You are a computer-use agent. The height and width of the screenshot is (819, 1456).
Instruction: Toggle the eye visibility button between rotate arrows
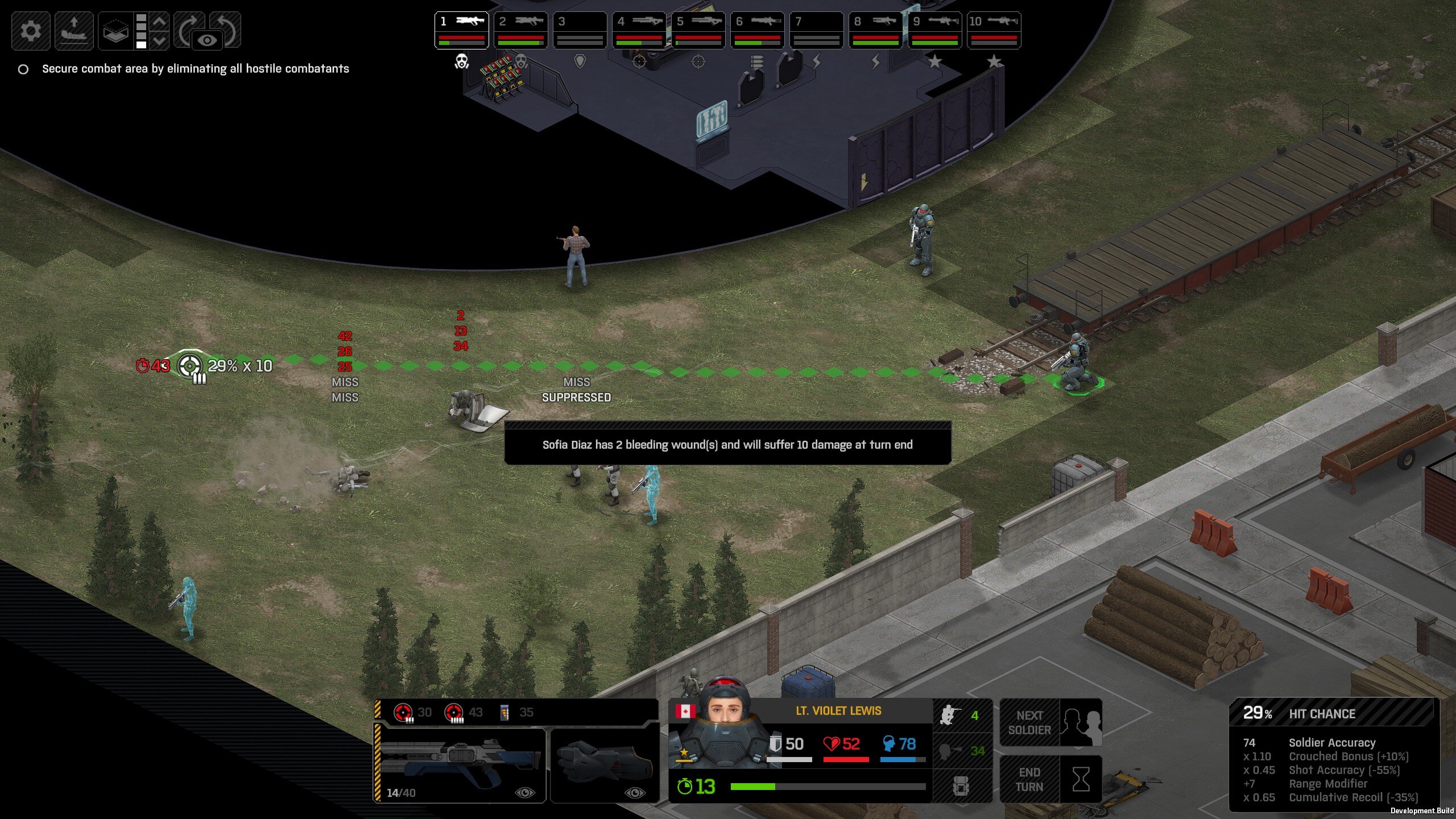(x=208, y=40)
